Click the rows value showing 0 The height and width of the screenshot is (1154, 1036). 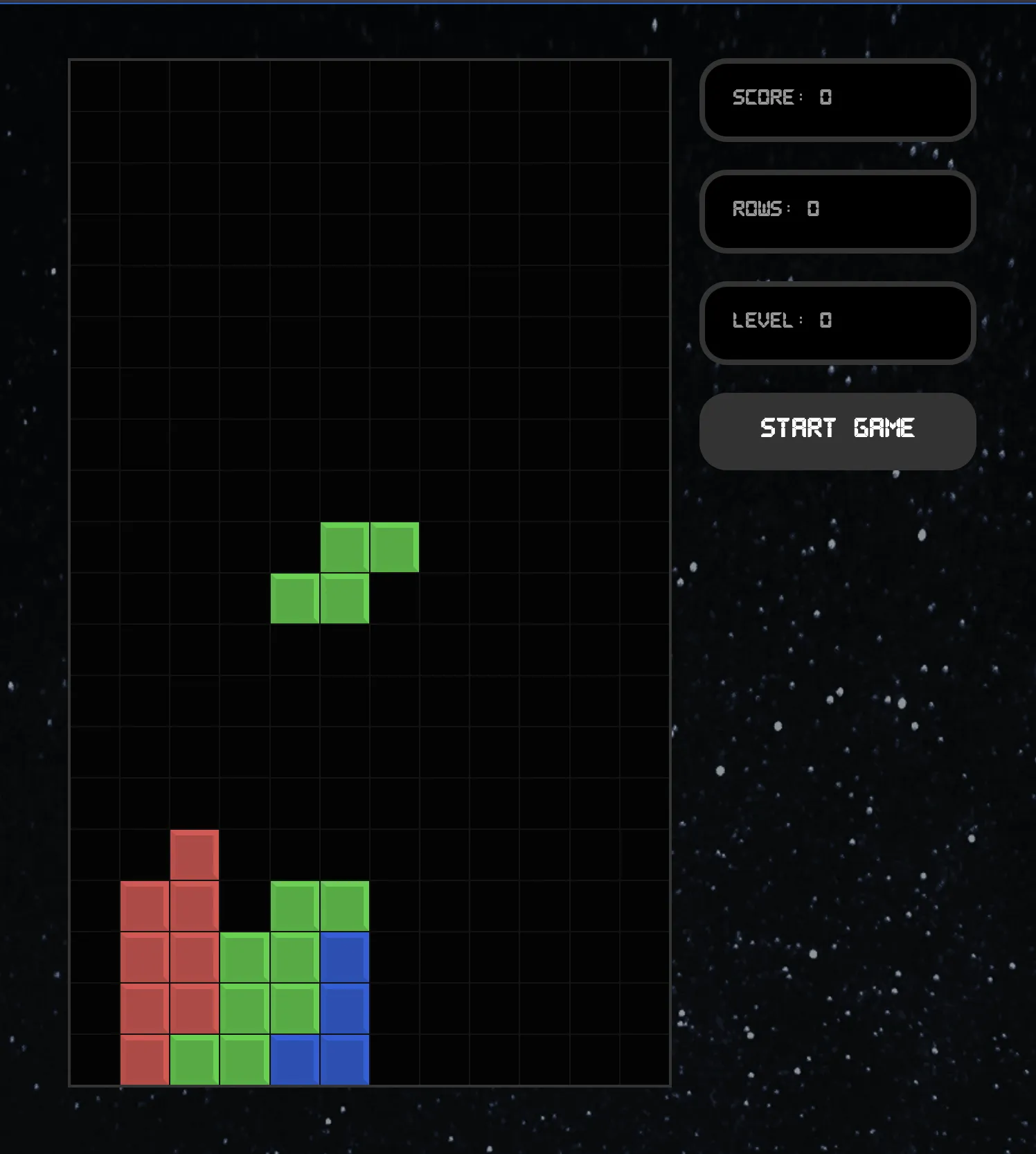pos(814,208)
